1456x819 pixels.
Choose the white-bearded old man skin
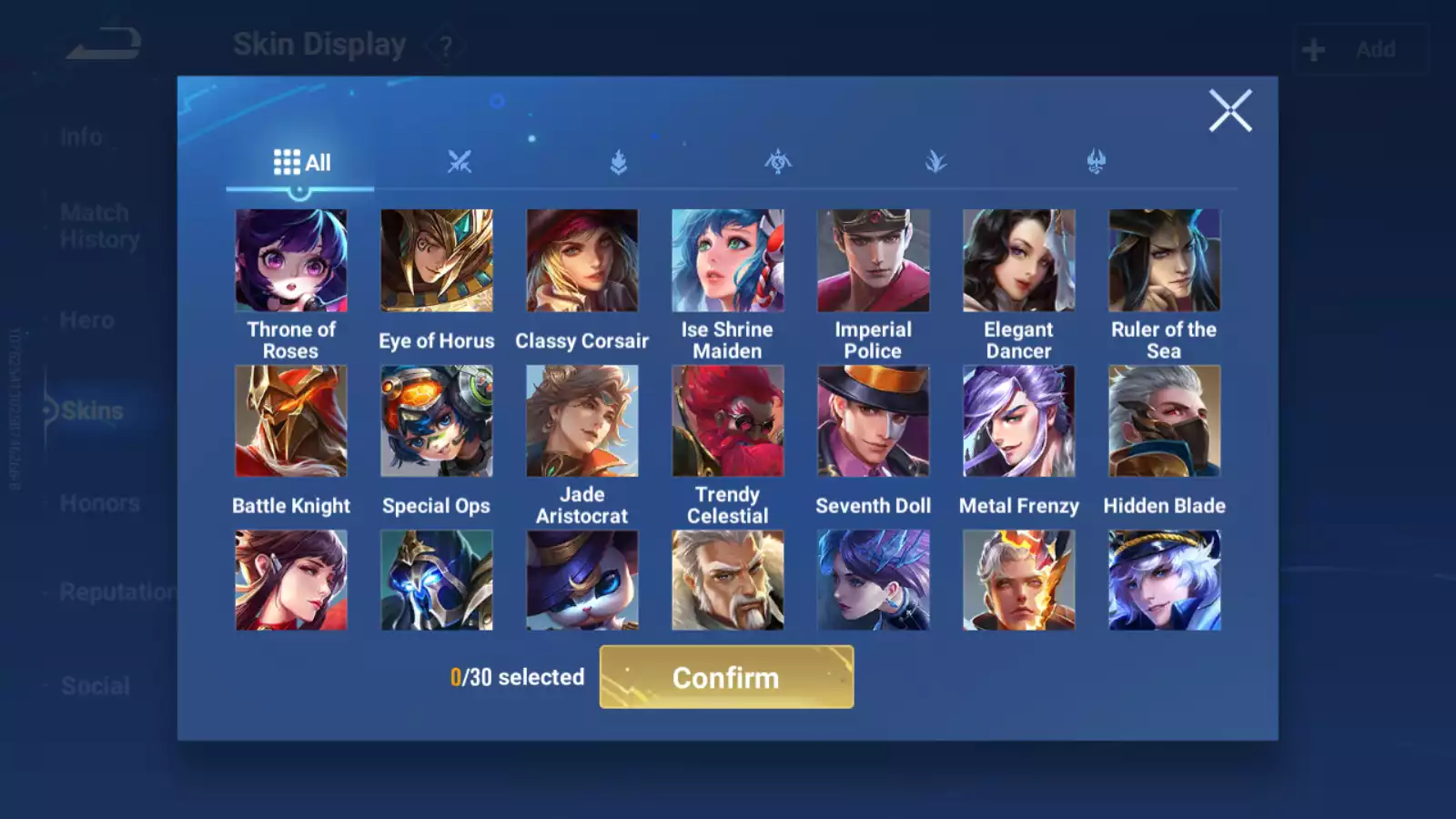[727, 581]
